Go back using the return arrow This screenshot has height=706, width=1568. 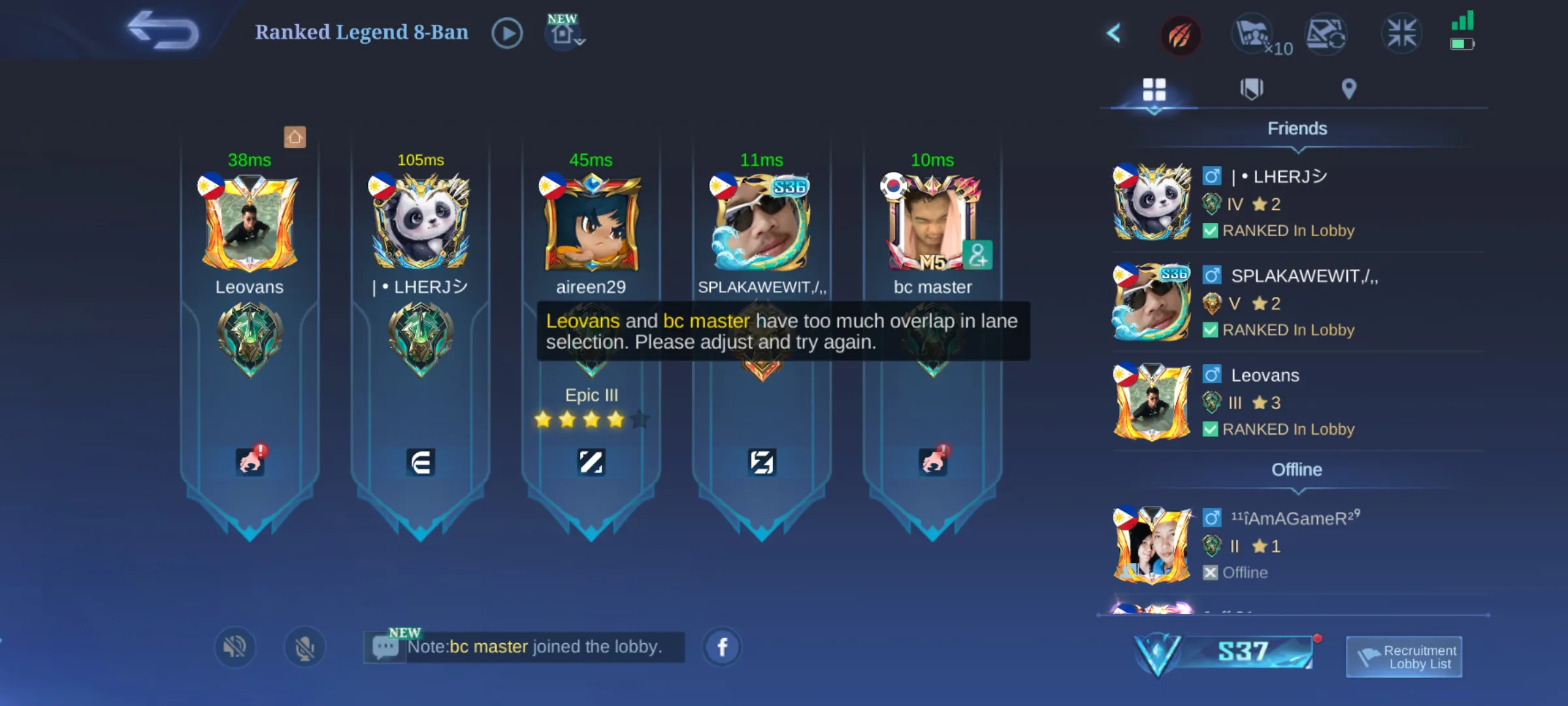pyautogui.click(x=163, y=31)
